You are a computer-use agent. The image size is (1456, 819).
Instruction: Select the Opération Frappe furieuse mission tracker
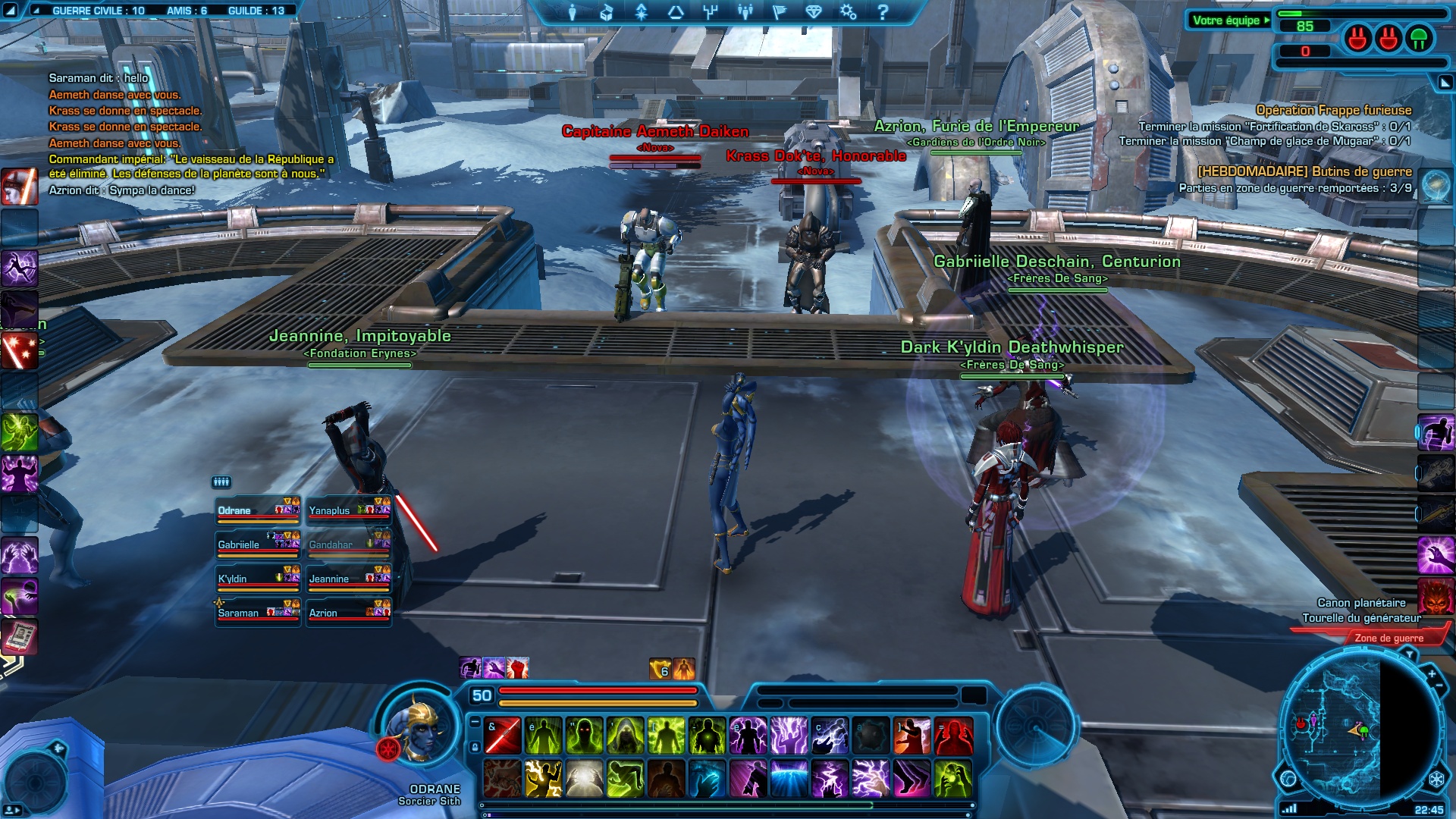(x=1333, y=110)
